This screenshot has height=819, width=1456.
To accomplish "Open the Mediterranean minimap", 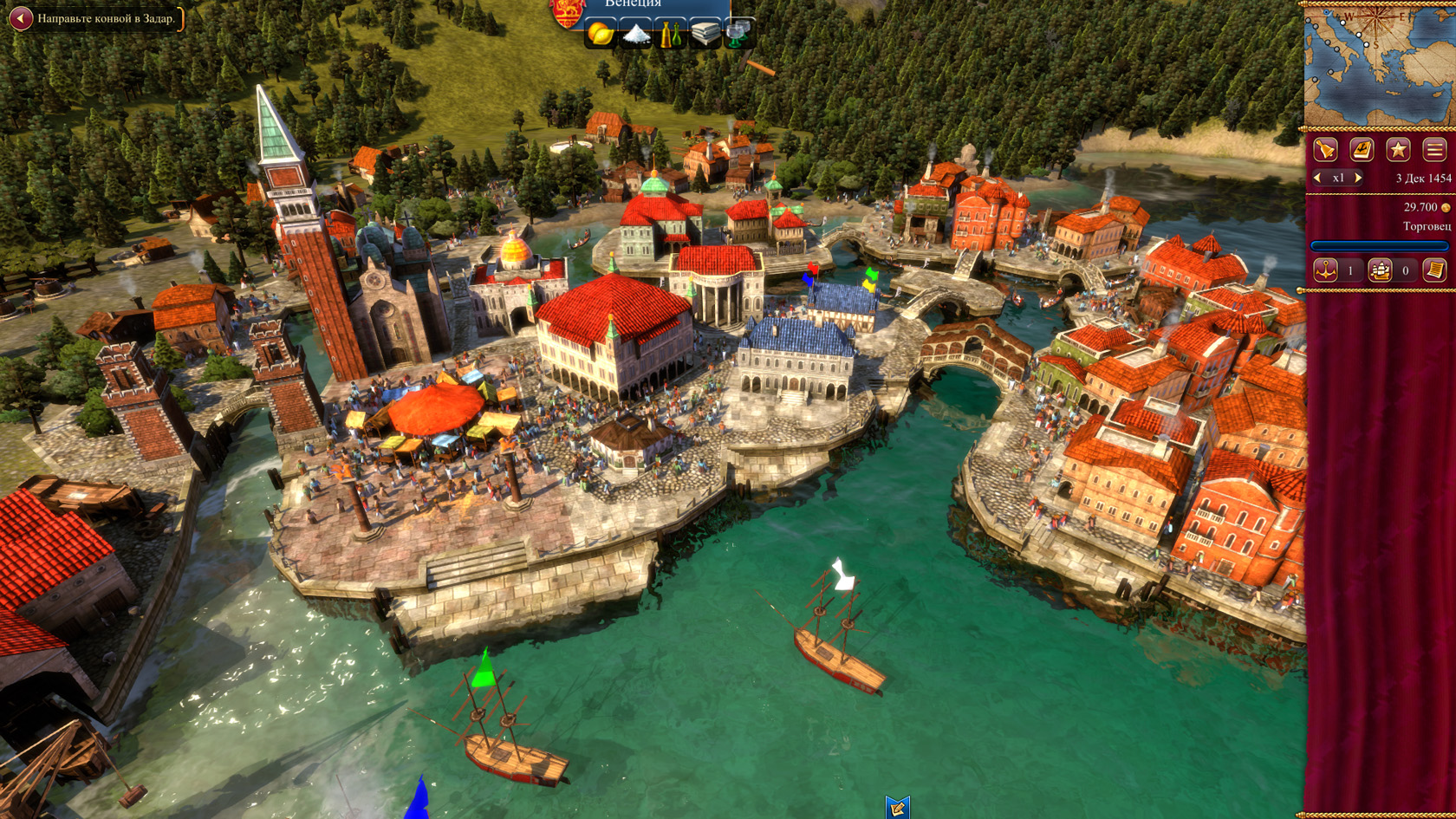I will tap(1379, 67).
